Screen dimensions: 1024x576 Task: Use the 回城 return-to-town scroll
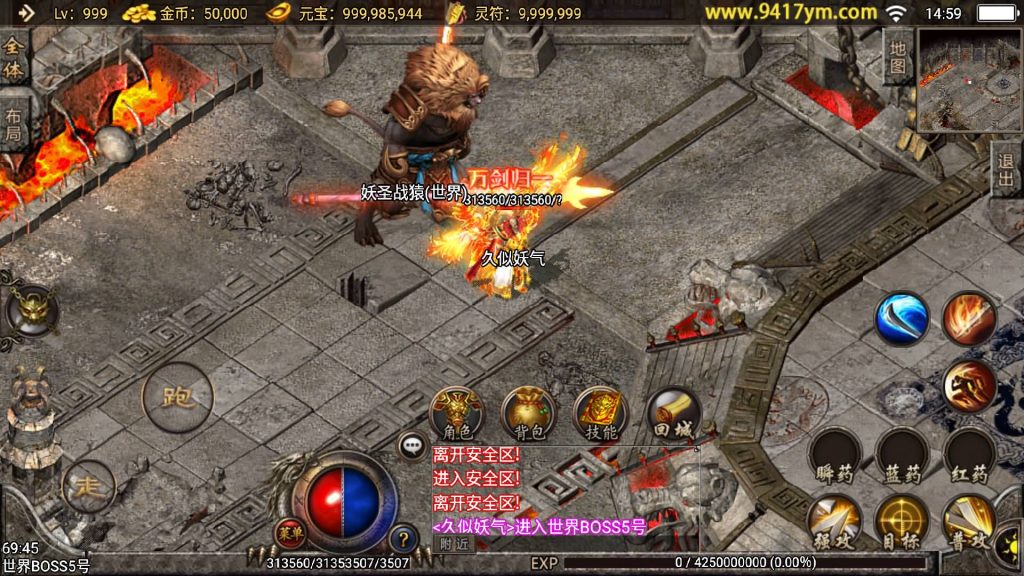(673, 412)
